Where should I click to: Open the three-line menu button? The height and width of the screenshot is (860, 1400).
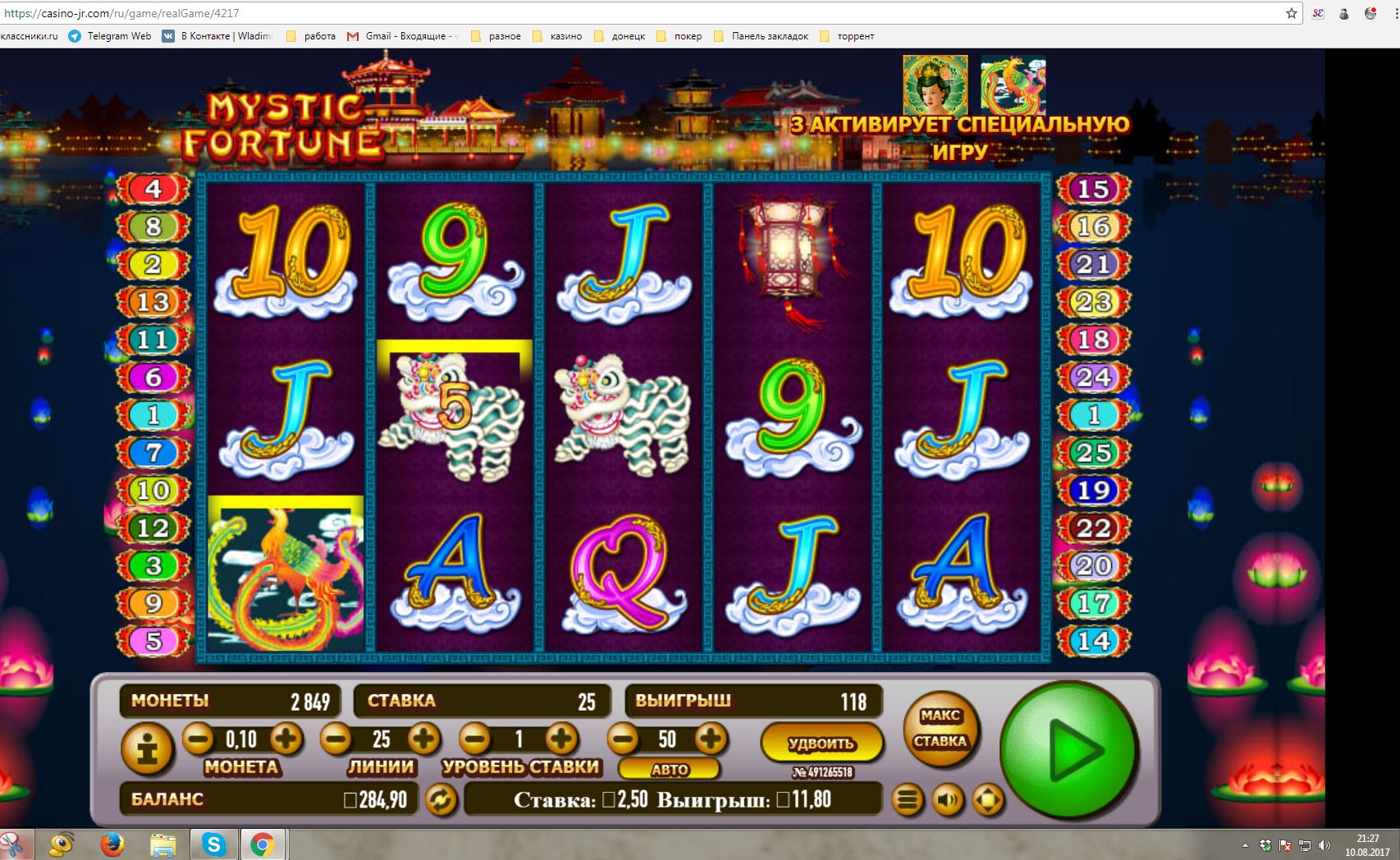pyautogui.click(x=908, y=799)
